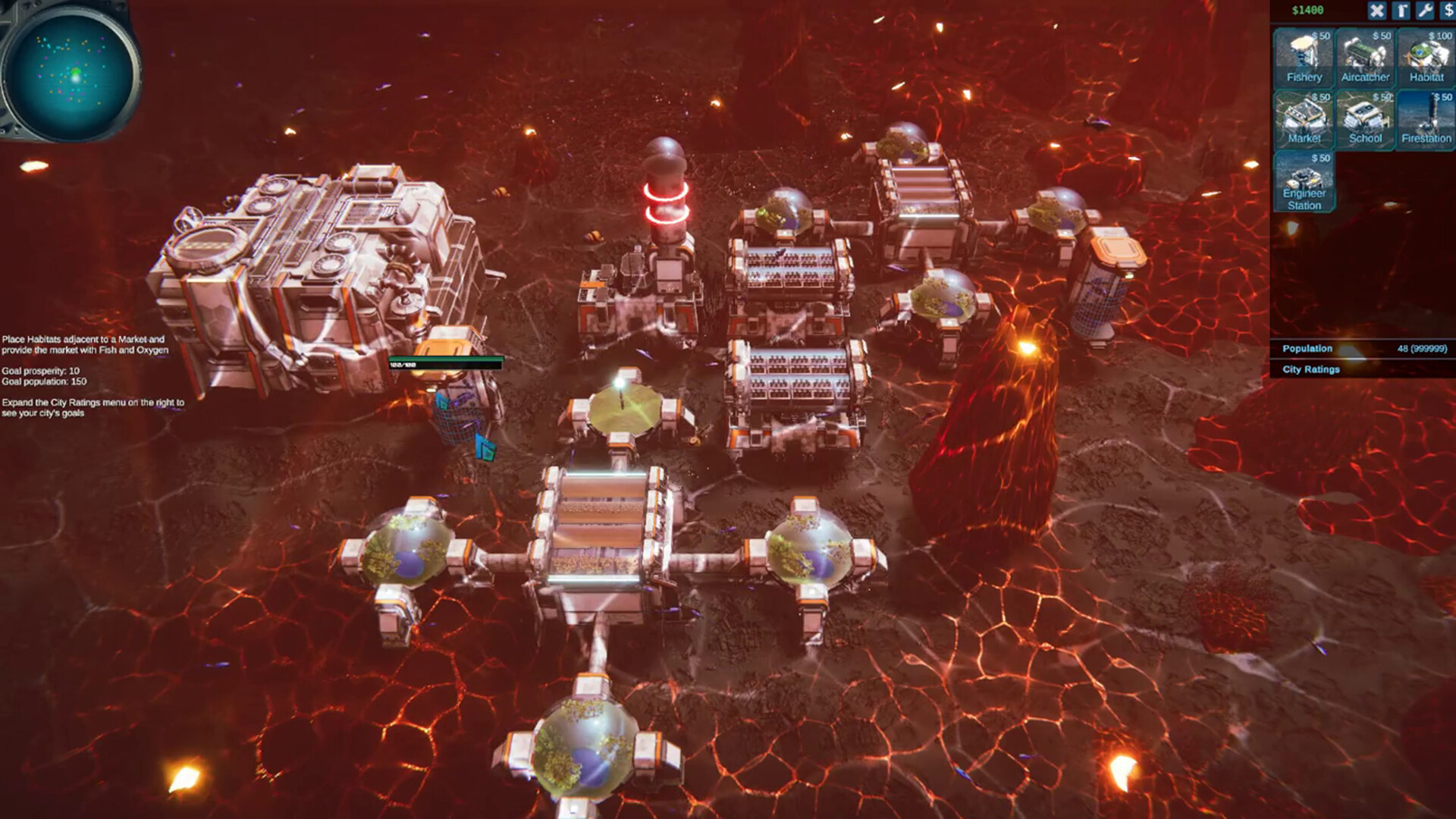This screenshot has width=1456, height=819.
Task: Choose the Market building icon
Action: click(x=1304, y=119)
